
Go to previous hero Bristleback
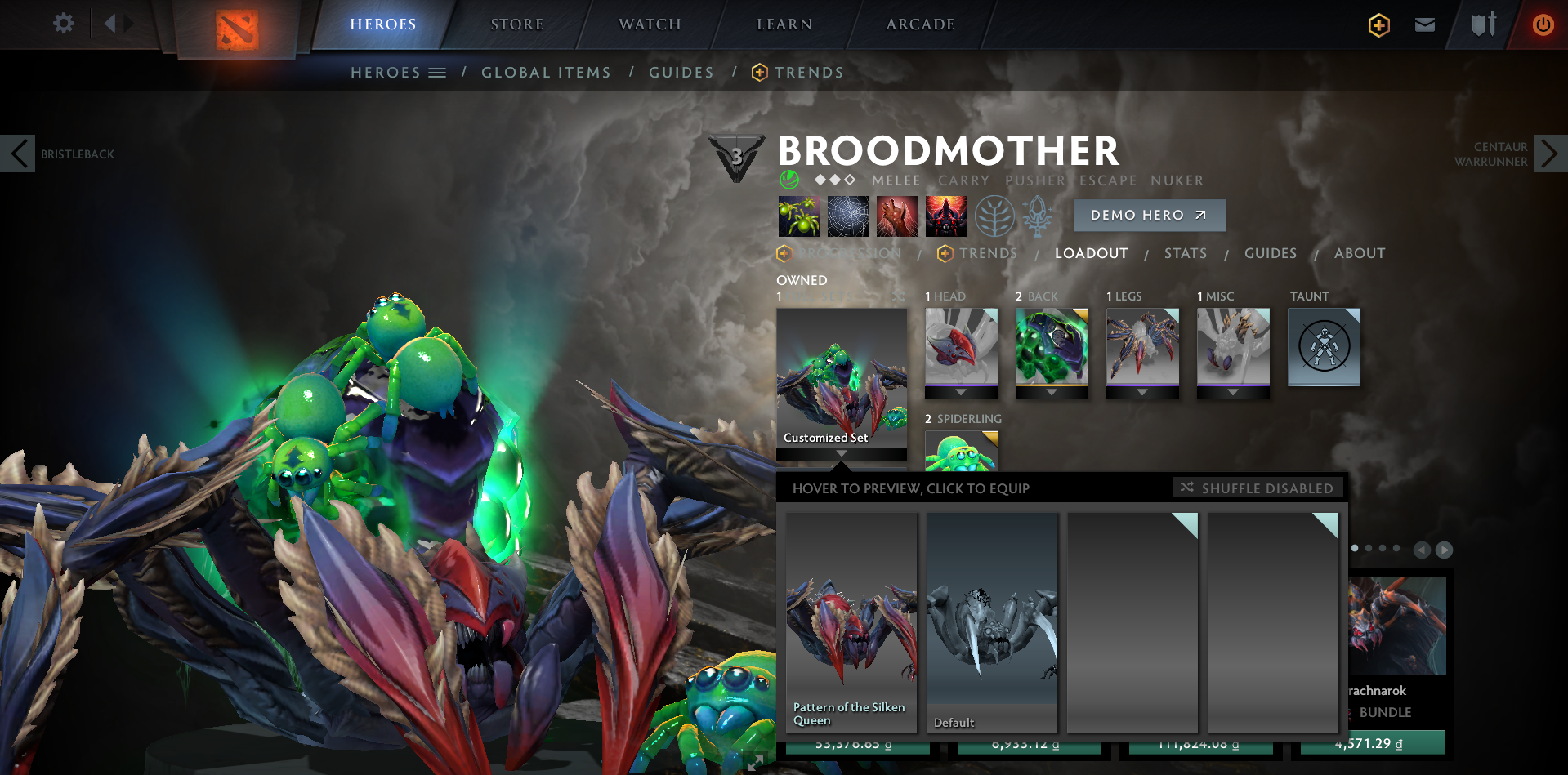click(18, 154)
